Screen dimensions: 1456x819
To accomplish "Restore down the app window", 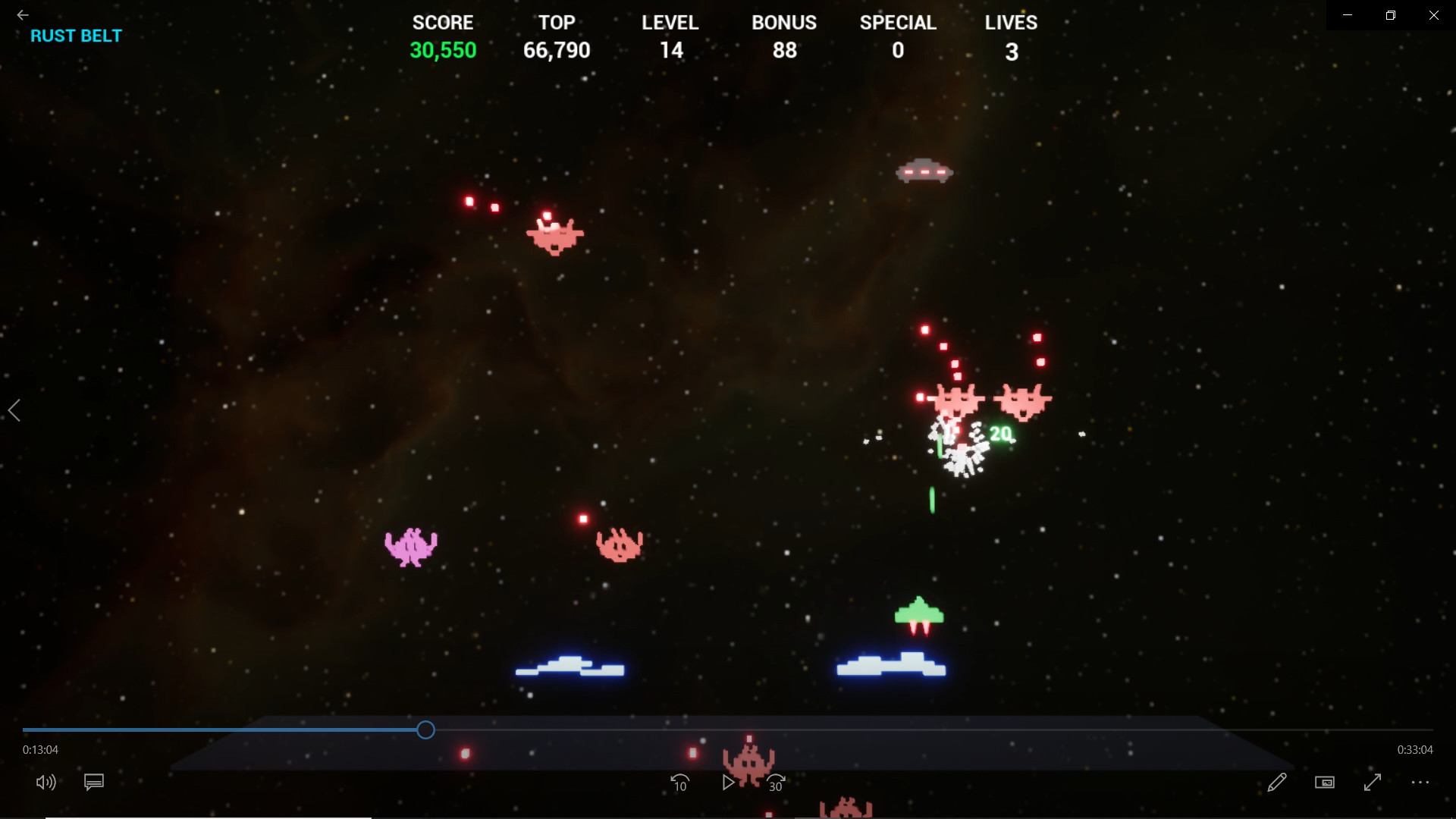I will (x=1391, y=14).
